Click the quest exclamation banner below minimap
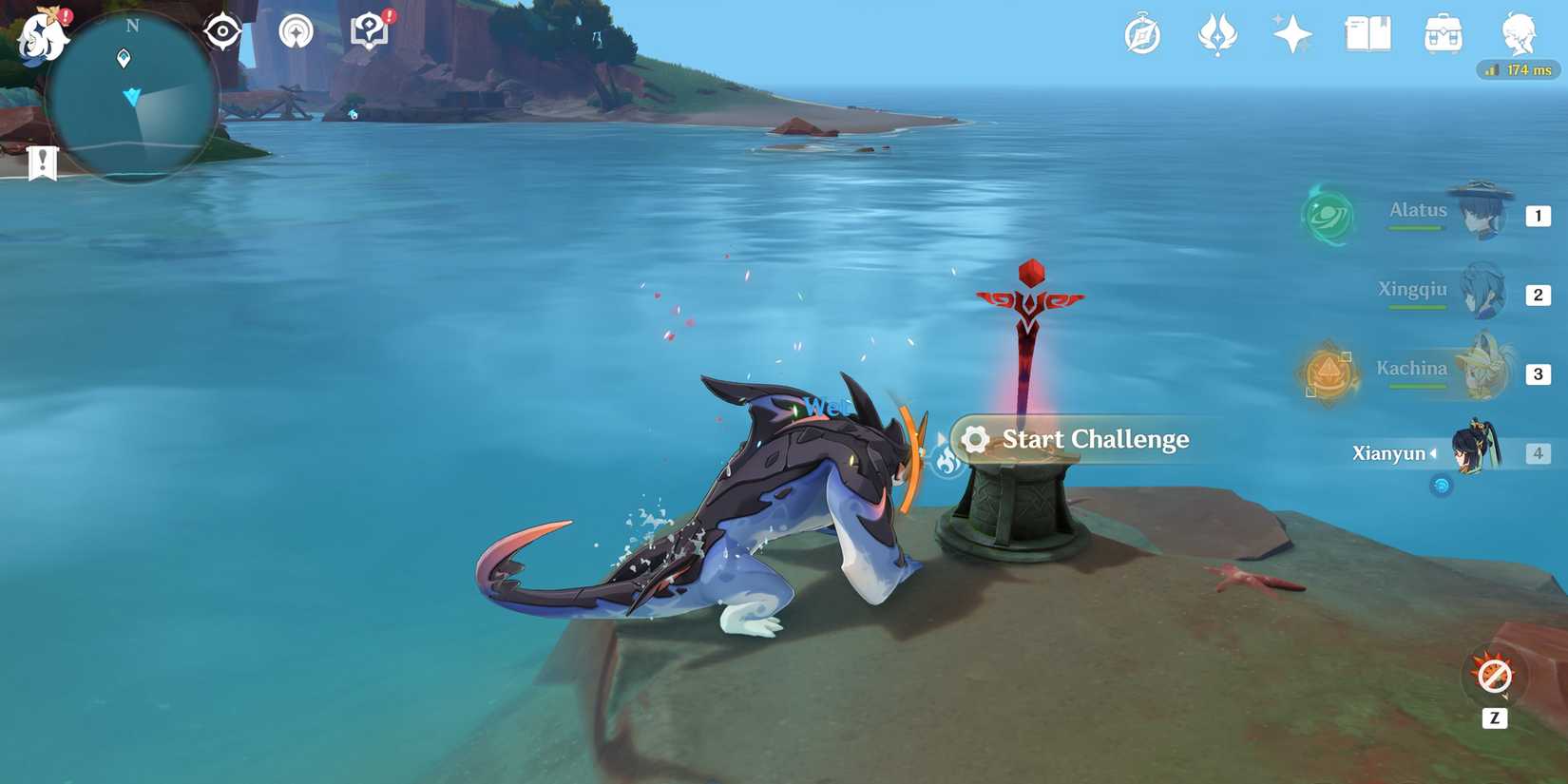1568x784 pixels. [42, 162]
